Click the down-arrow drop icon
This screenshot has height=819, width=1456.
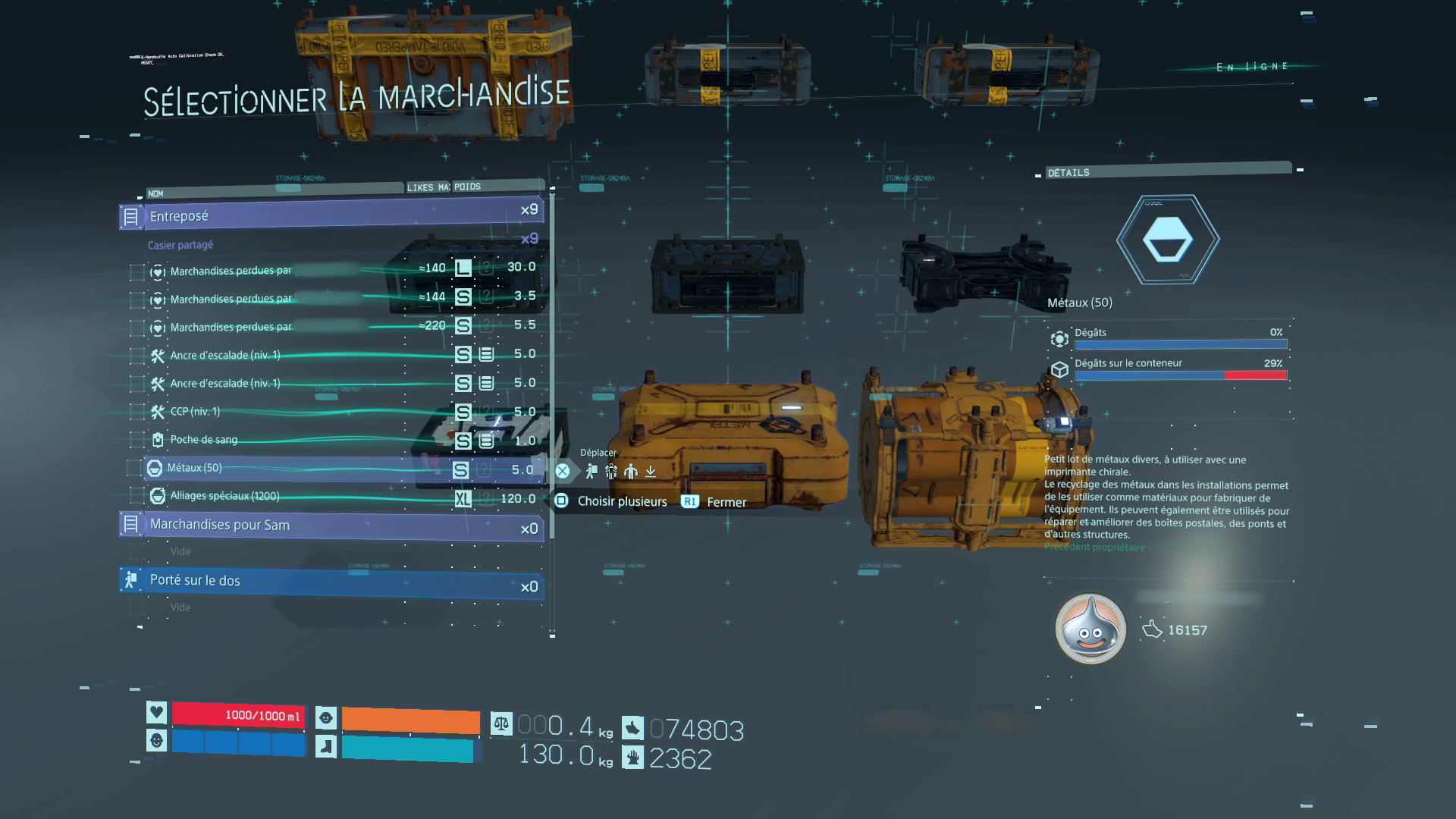point(651,472)
